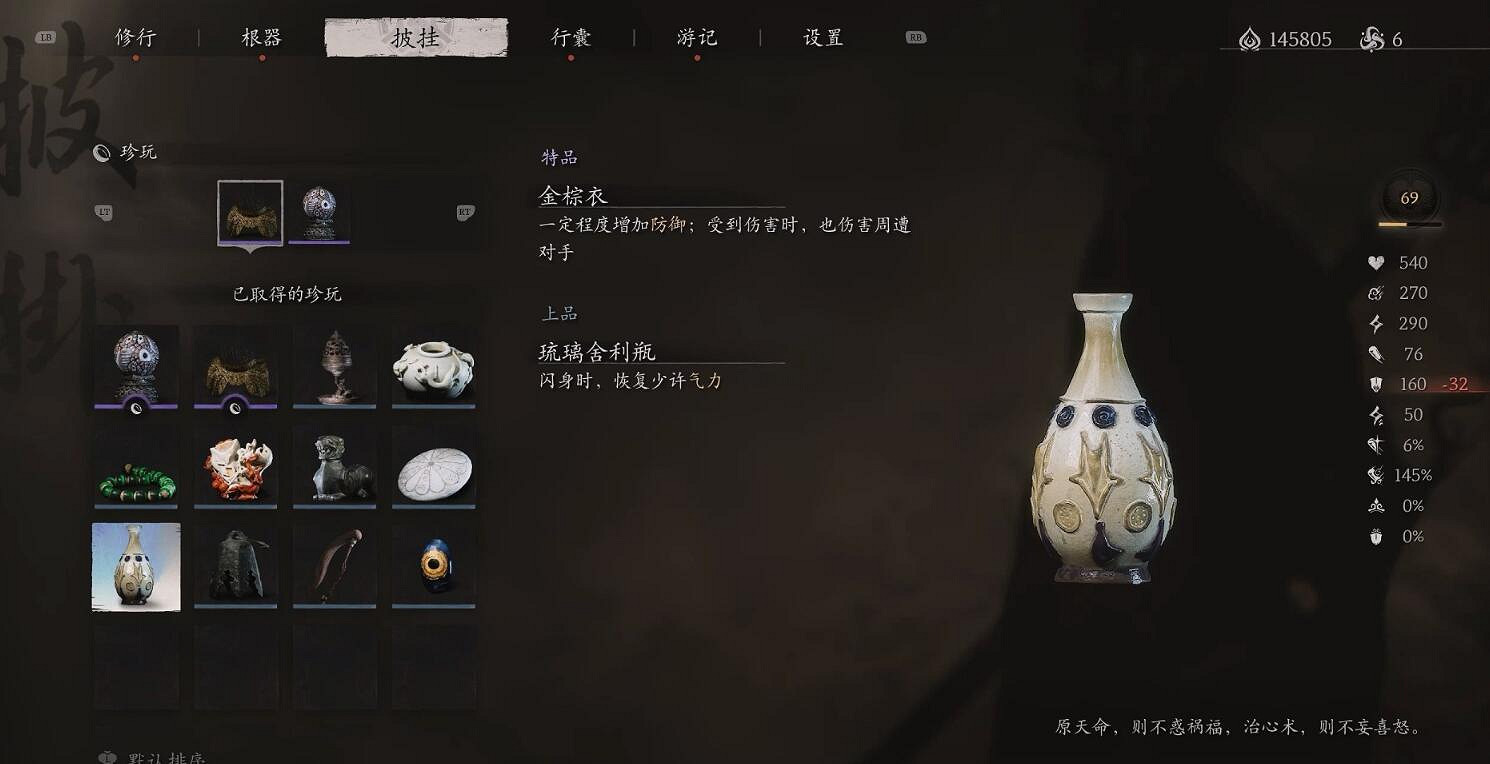Click the equipped orb curio slot
Image resolution: width=1490 pixels, height=764 pixels.
tap(320, 212)
